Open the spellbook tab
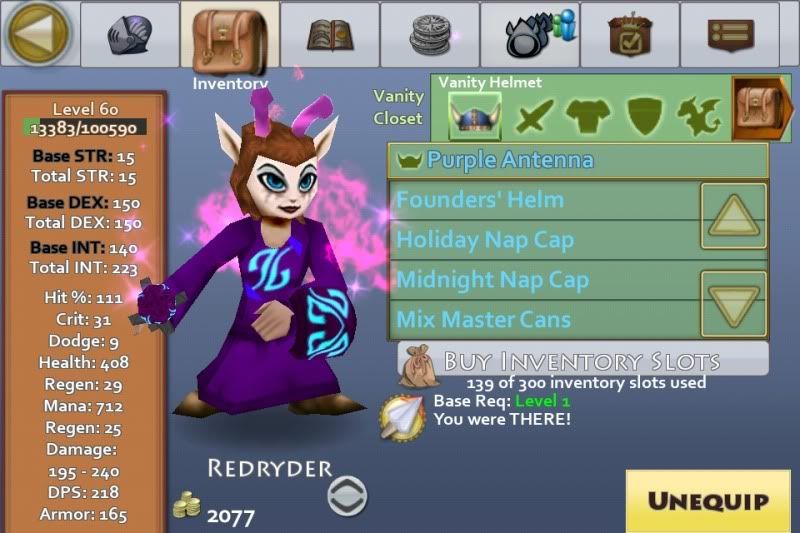 [329, 35]
